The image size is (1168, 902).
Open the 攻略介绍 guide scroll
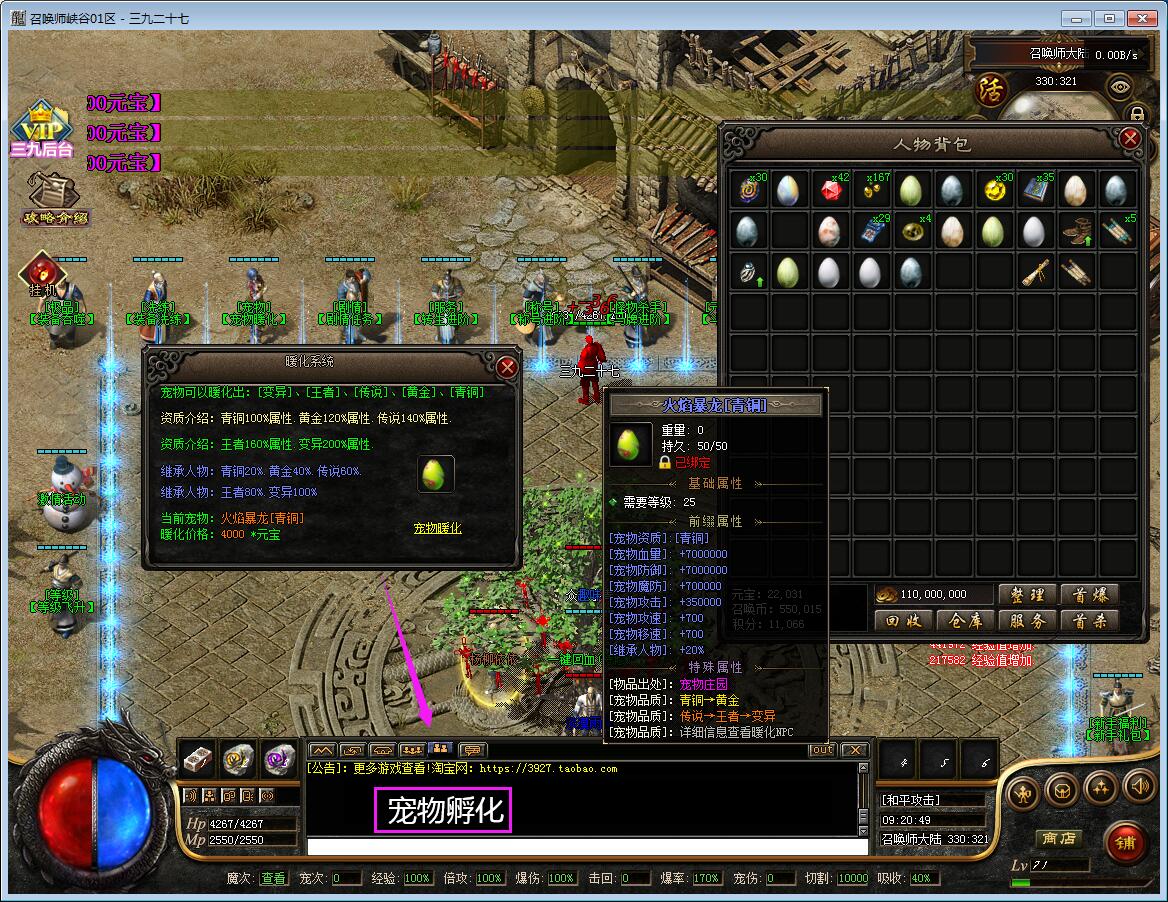[x=55, y=198]
